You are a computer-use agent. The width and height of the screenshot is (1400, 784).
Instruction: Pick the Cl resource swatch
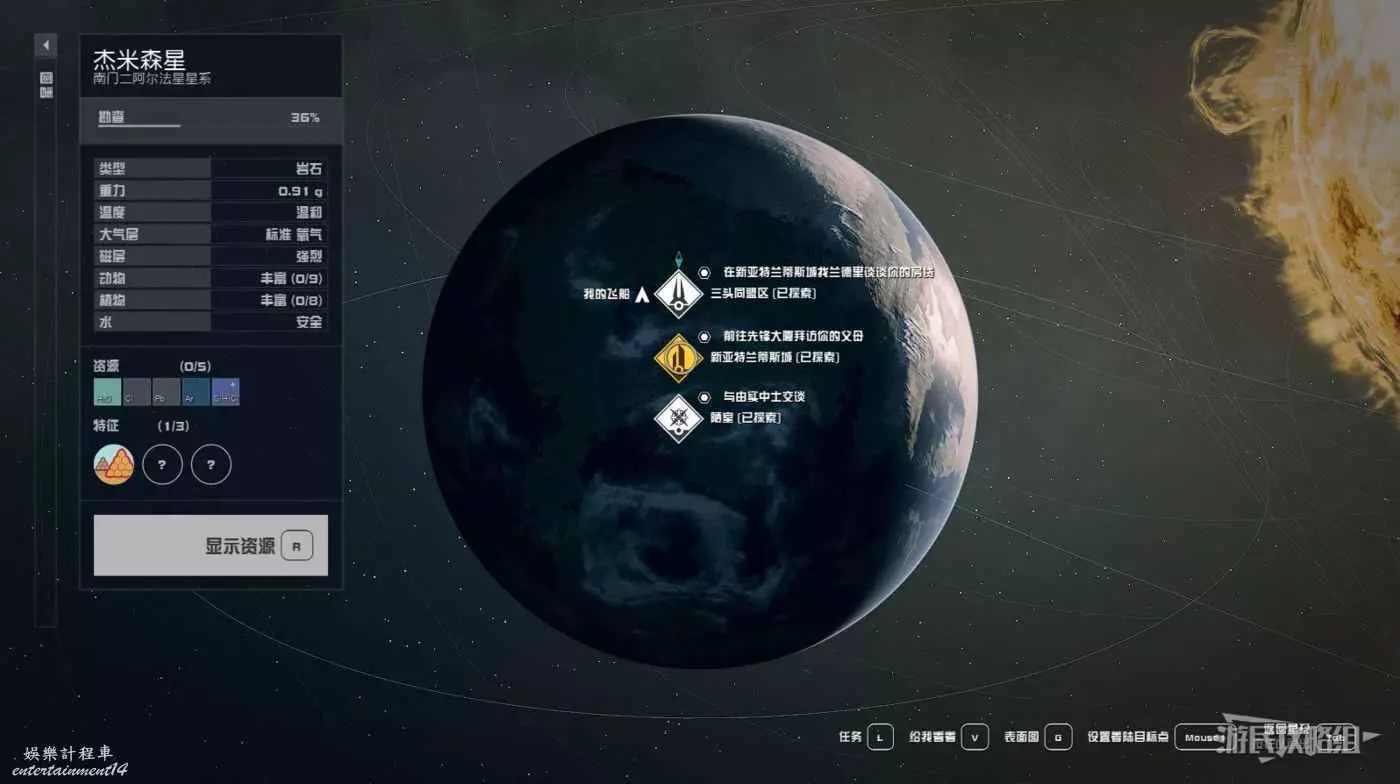point(137,392)
